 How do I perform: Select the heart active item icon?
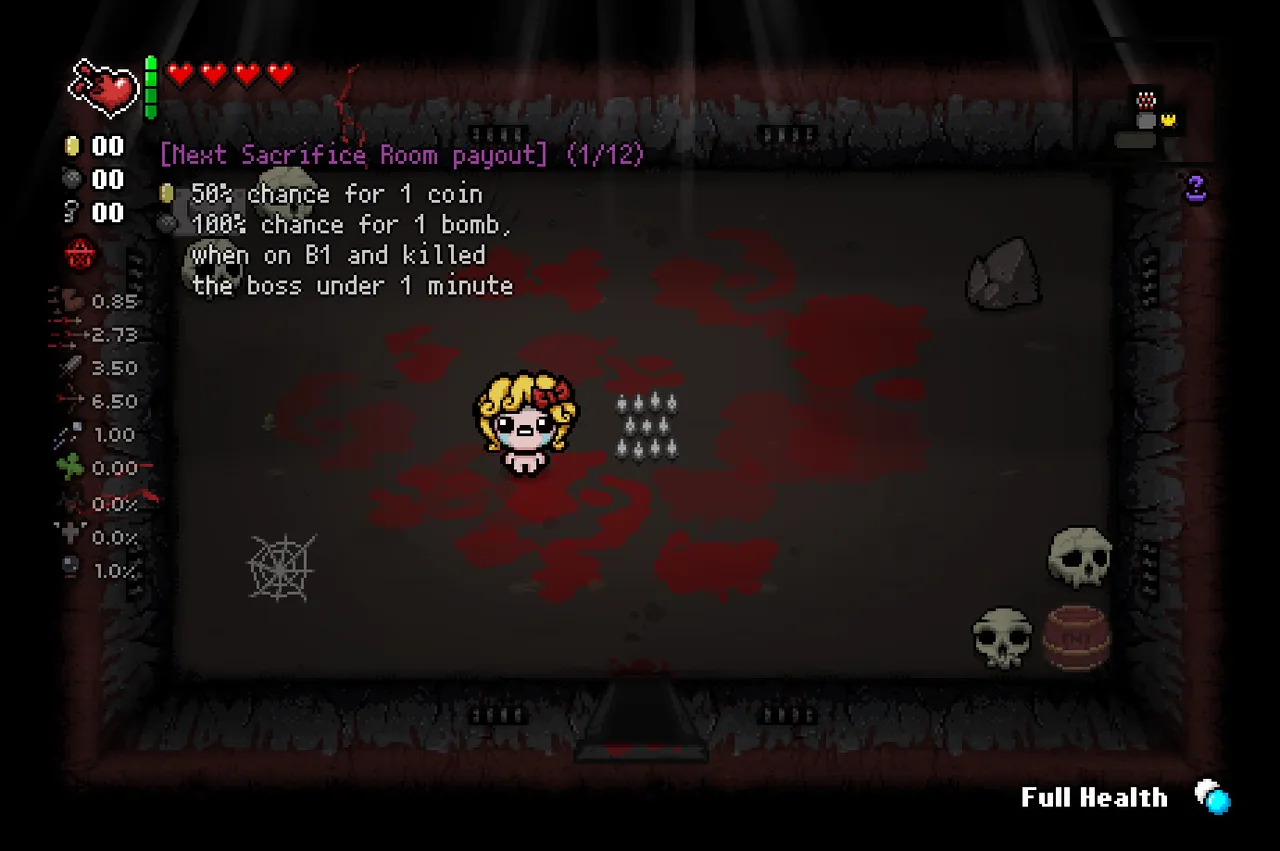click(x=103, y=85)
